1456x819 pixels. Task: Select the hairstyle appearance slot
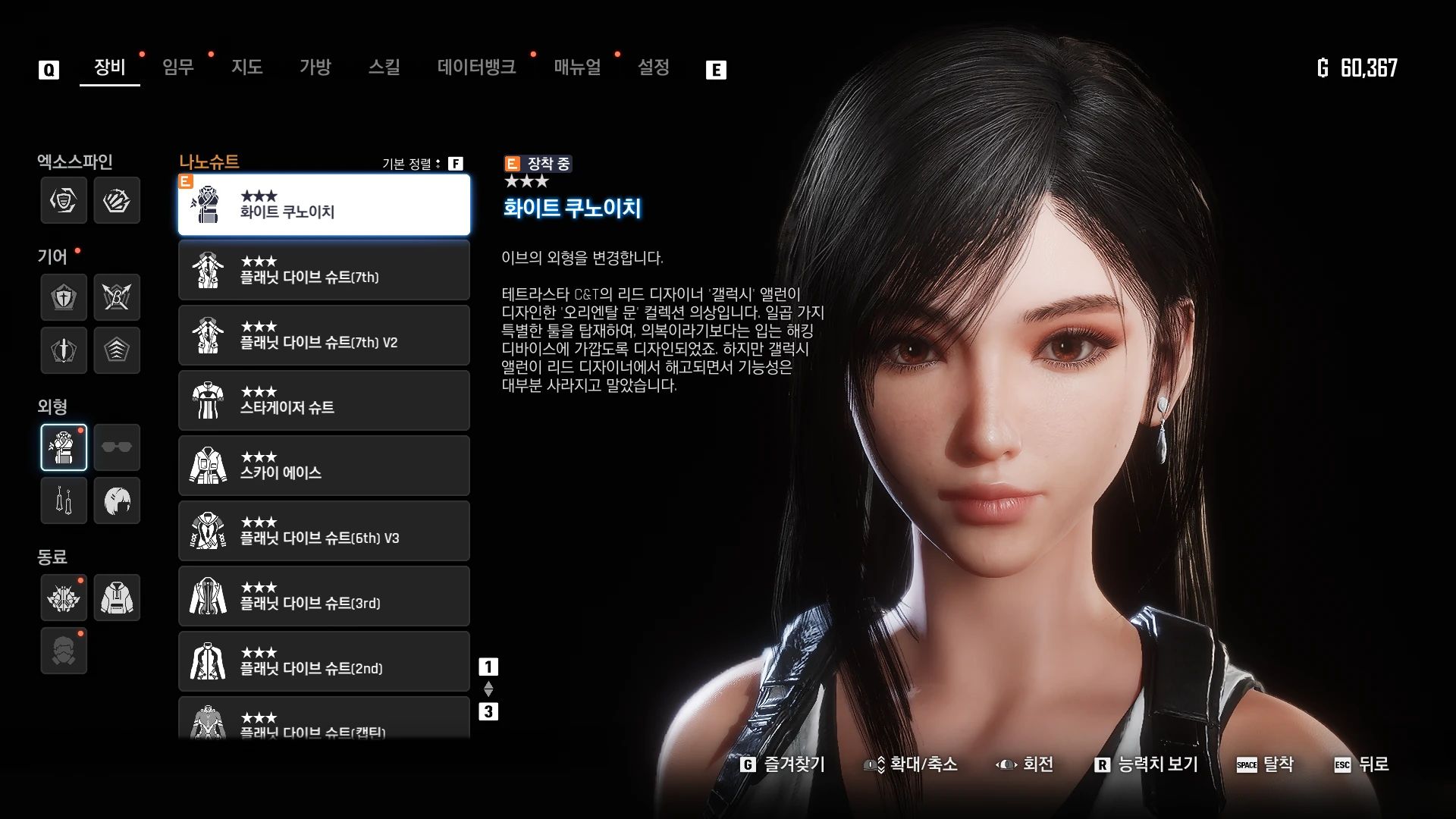(x=117, y=500)
